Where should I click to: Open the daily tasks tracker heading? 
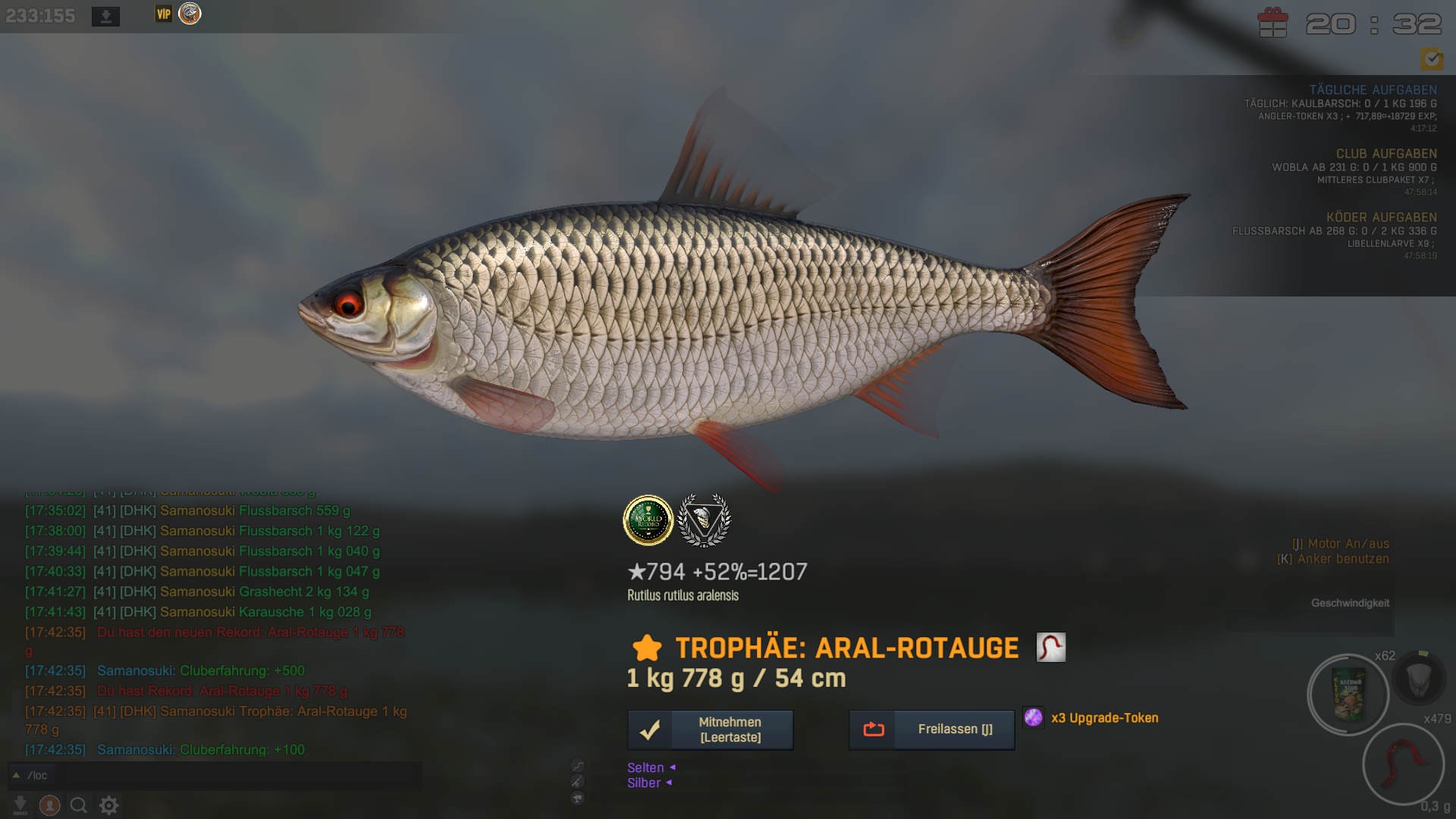tap(1373, 89)
